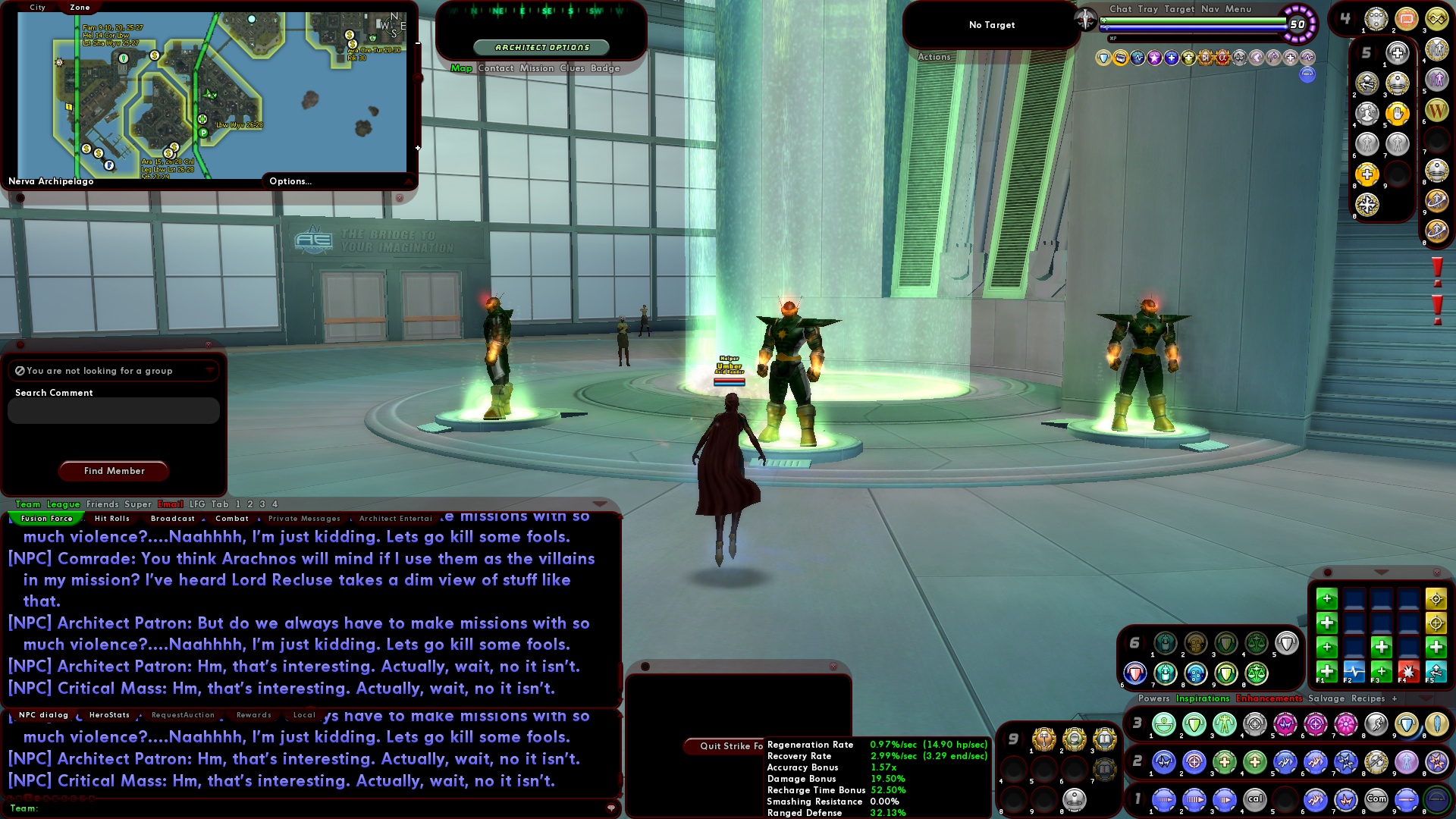The width and height of the screenshot is (1456, 819).
Task: Open the Menu on the top navigation bar
Action: pyautogui.click(x=1238, y=9)
